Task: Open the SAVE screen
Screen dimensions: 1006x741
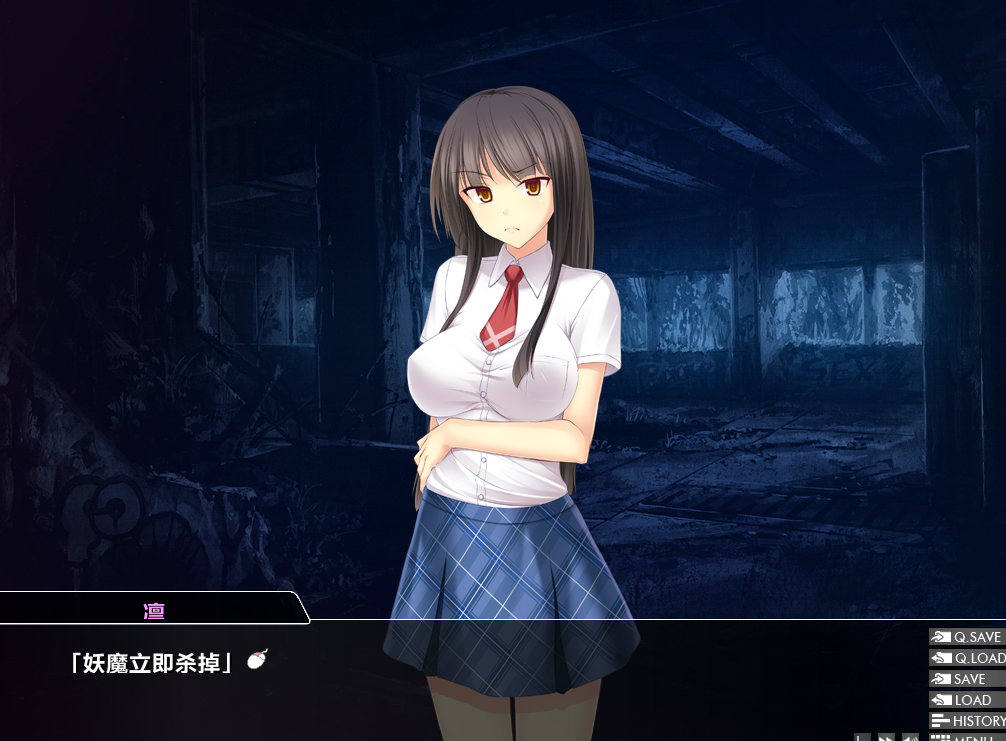Action: click(966, 679)
